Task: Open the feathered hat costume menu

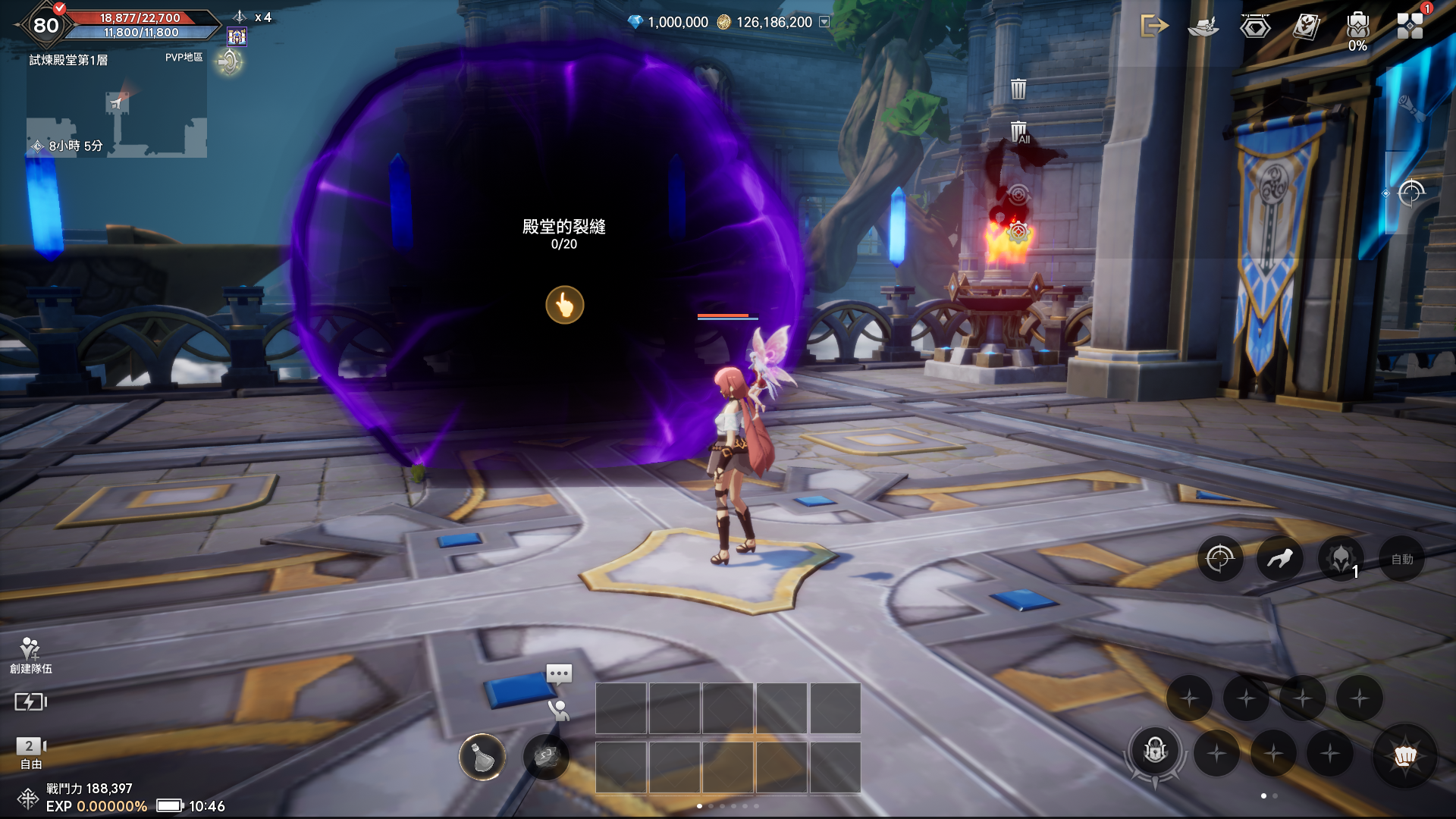Action: [1203, 27]
